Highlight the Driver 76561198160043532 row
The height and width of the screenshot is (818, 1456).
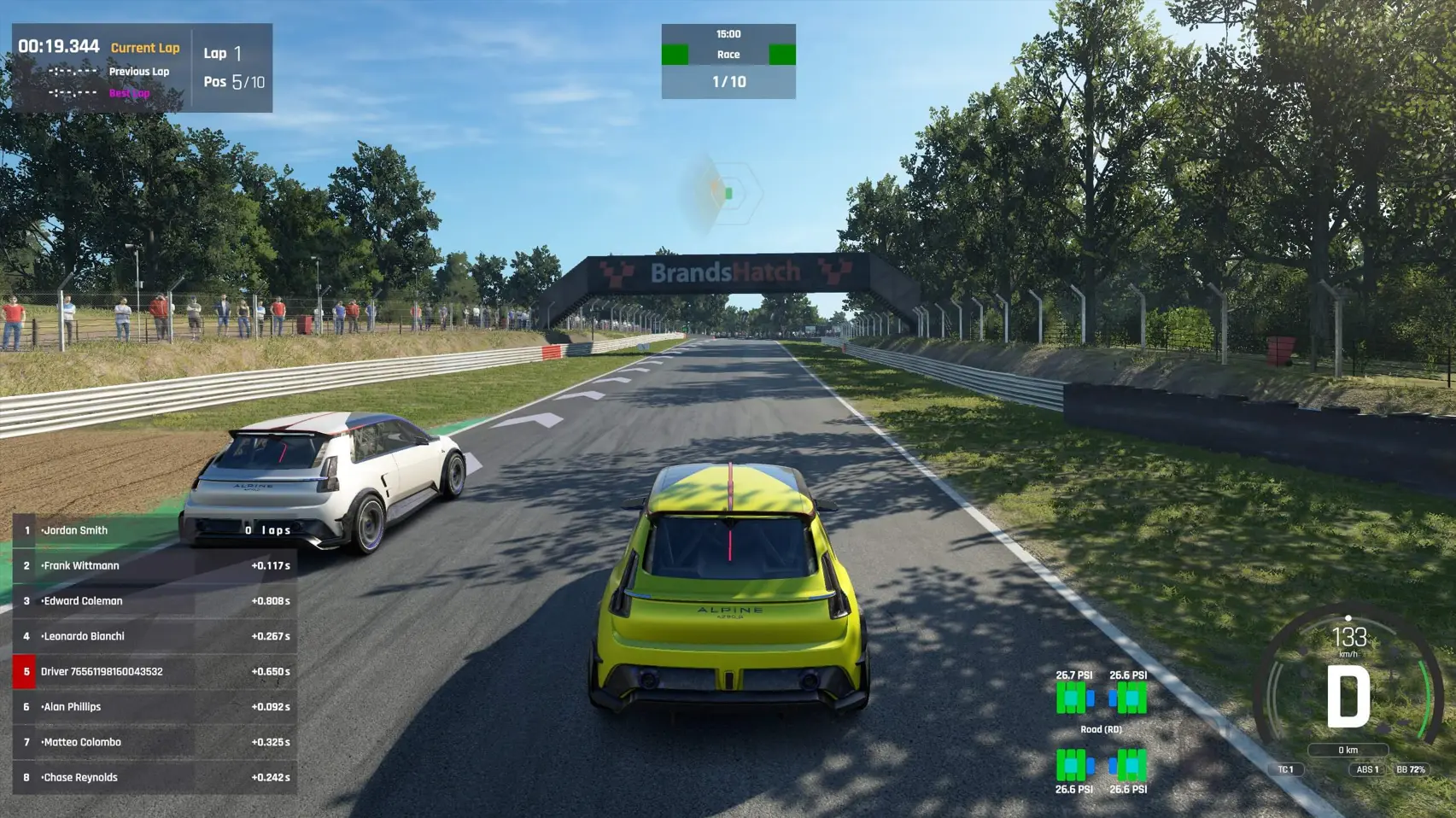coord(154,672)
